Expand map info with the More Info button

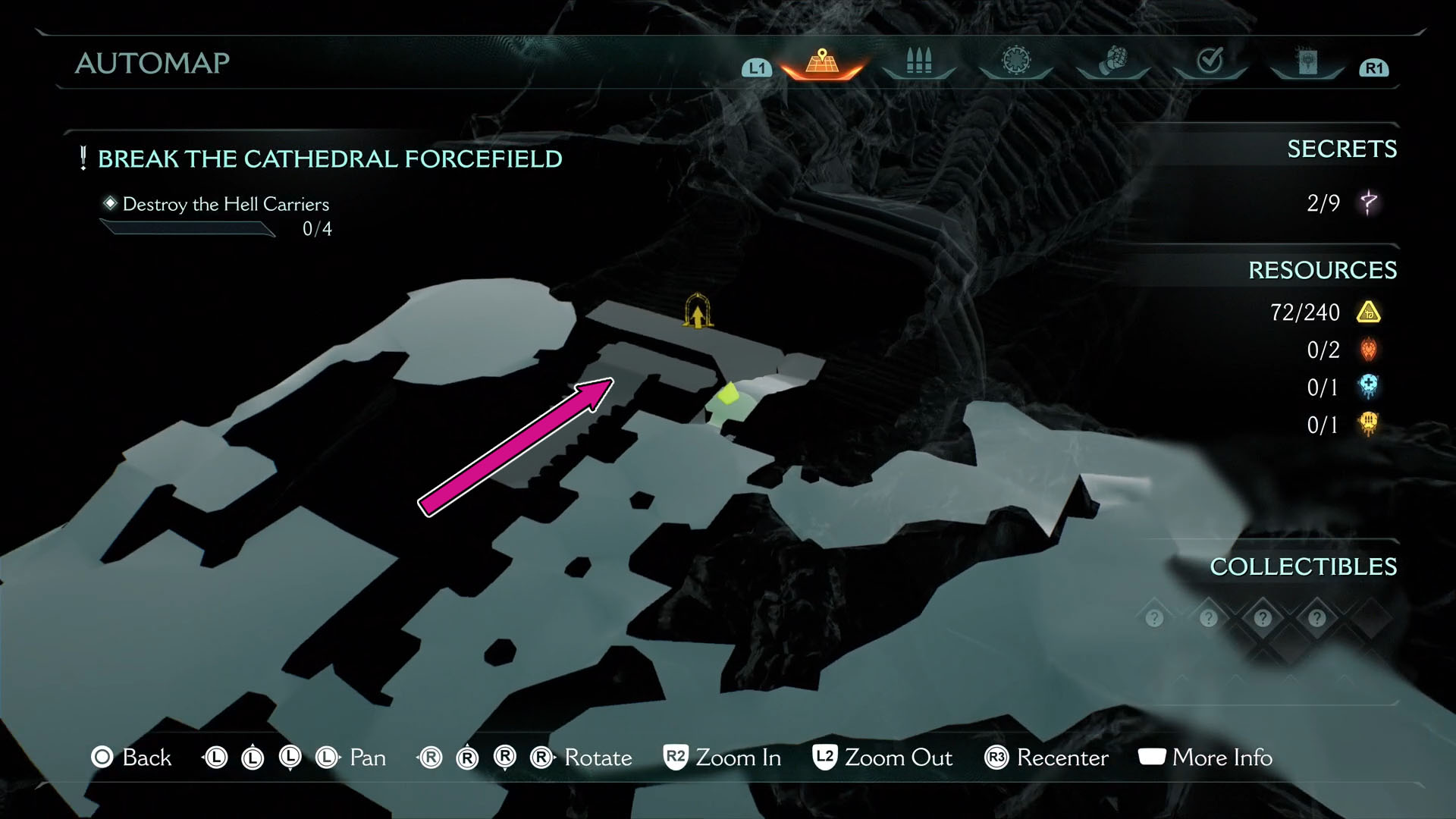tap(1206, 758)
